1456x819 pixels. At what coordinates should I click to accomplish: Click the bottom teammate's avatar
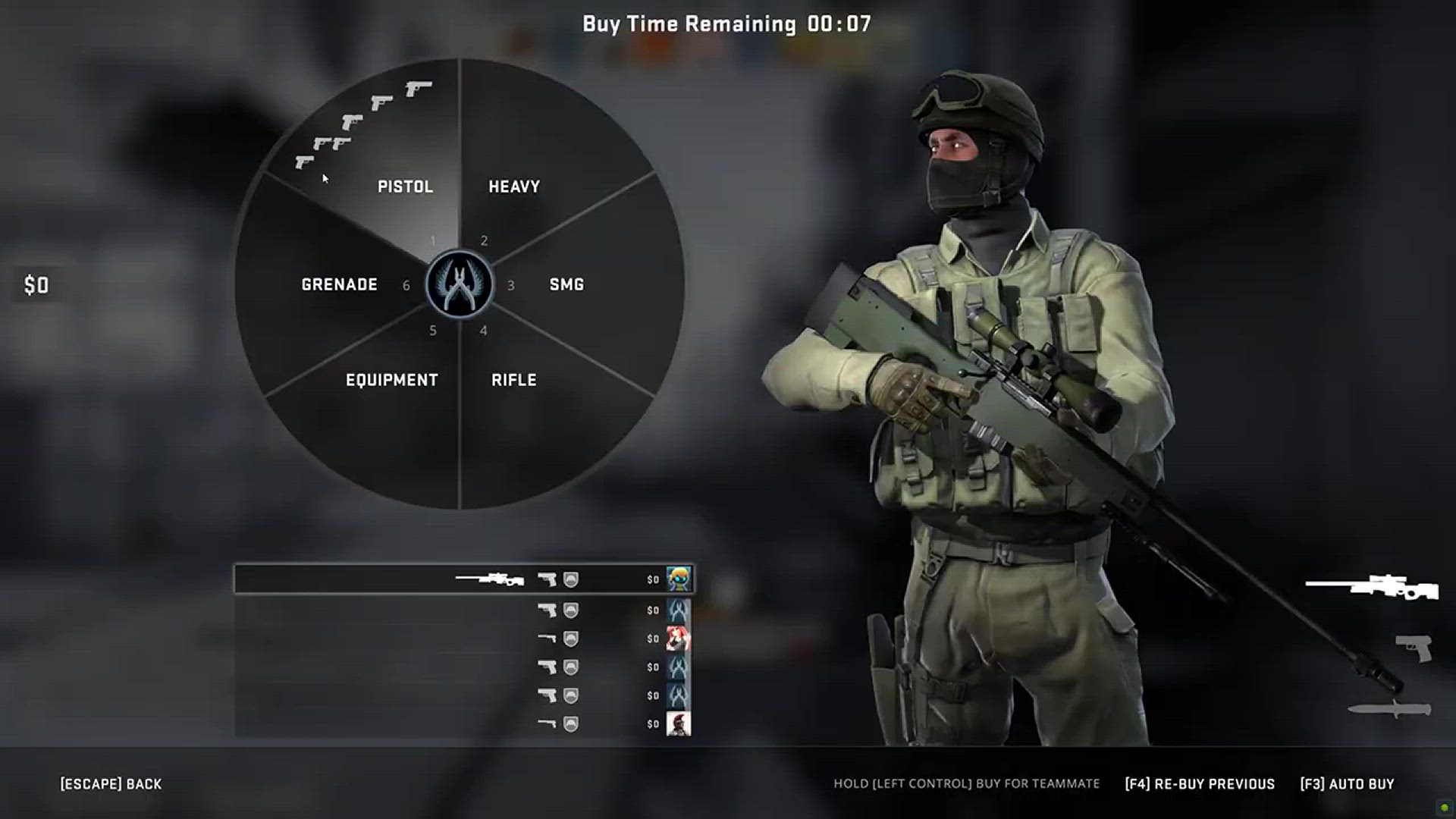tap(678, 723)
